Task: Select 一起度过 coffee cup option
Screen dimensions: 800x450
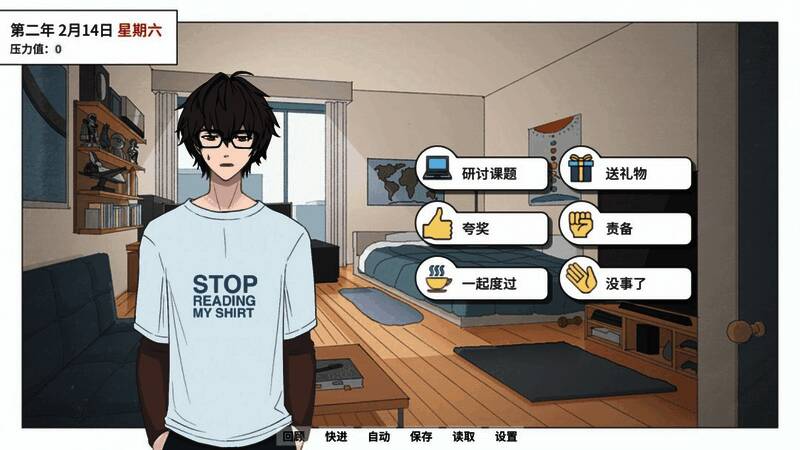Action: click(484, 283)
